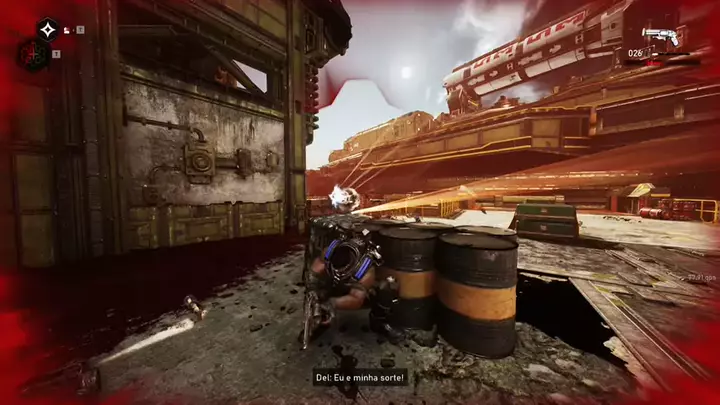Select the pistol weapon icon
Image resolution: width=720 pixels, height=405 pixels.
[661, 38]
